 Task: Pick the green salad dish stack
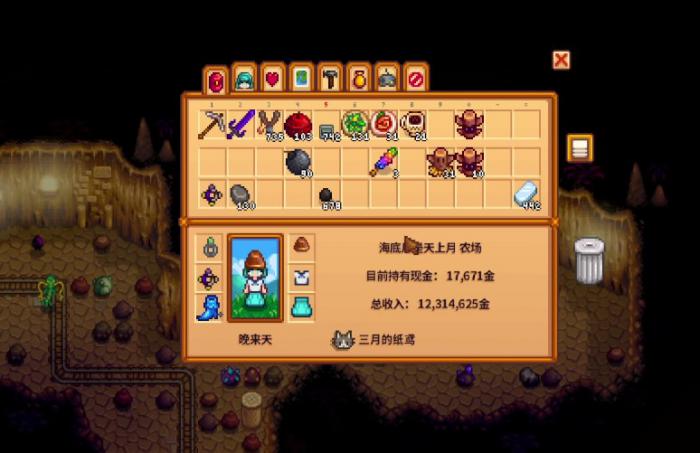pos(355,124)
